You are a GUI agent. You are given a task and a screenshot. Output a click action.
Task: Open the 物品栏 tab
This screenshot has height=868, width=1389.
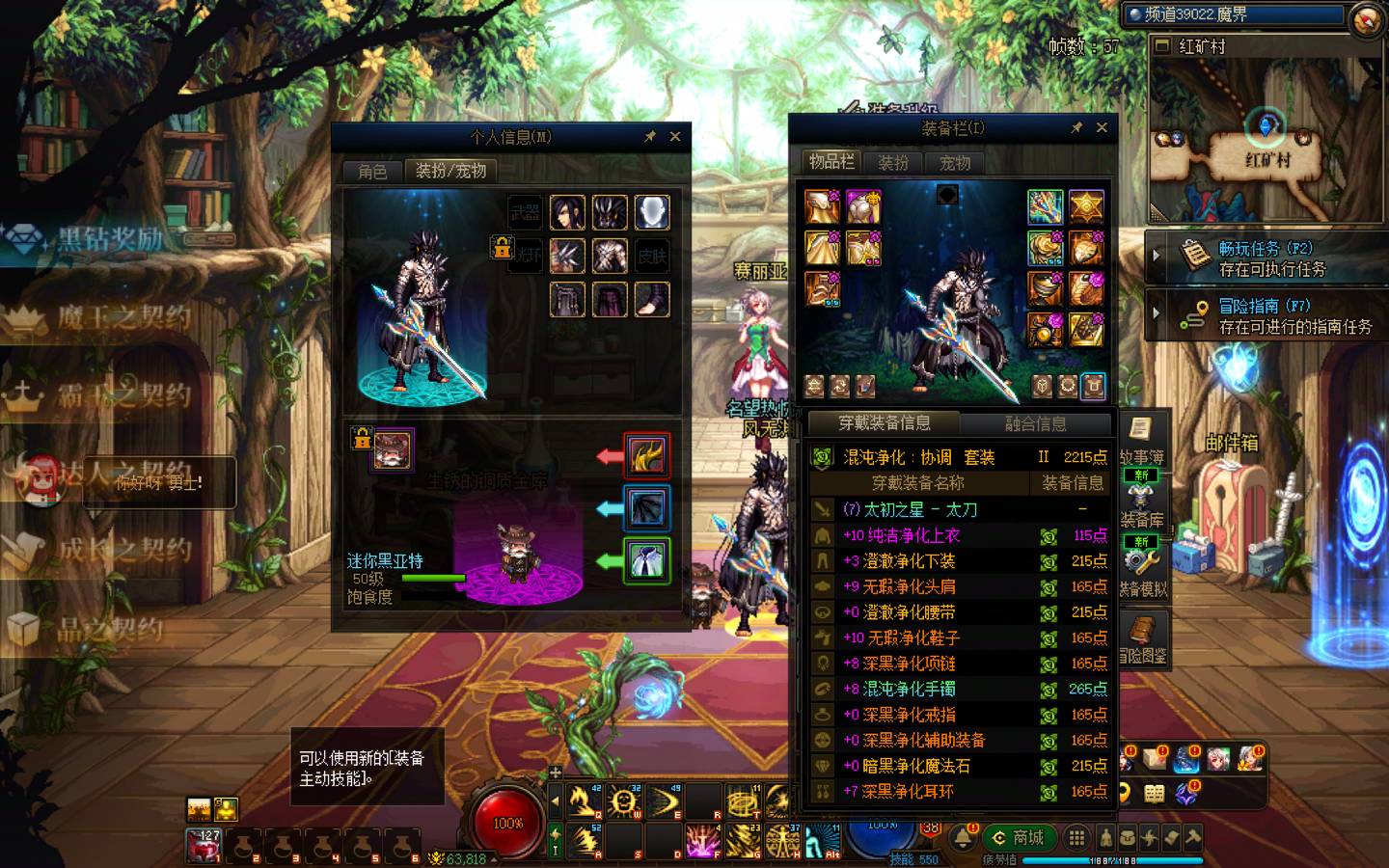coord(831,162)
